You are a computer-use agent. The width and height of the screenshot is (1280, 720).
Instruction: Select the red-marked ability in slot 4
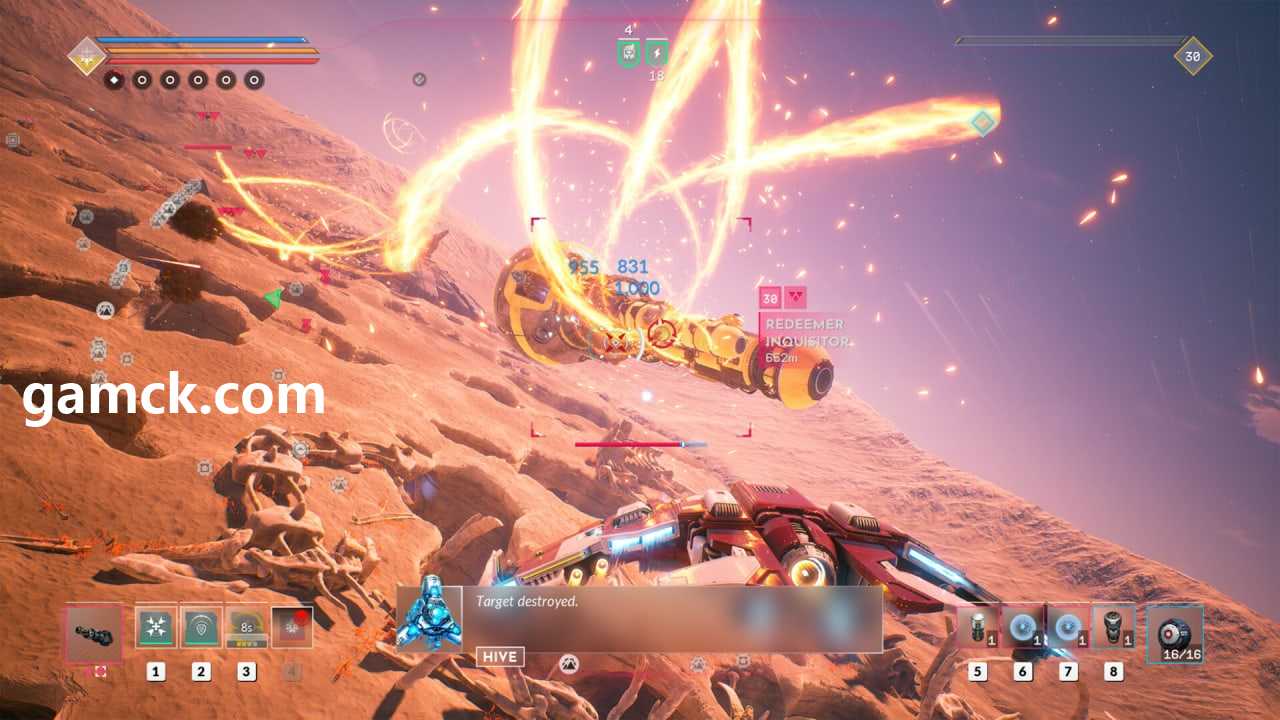pyautogui.click(x=292, y=628)
